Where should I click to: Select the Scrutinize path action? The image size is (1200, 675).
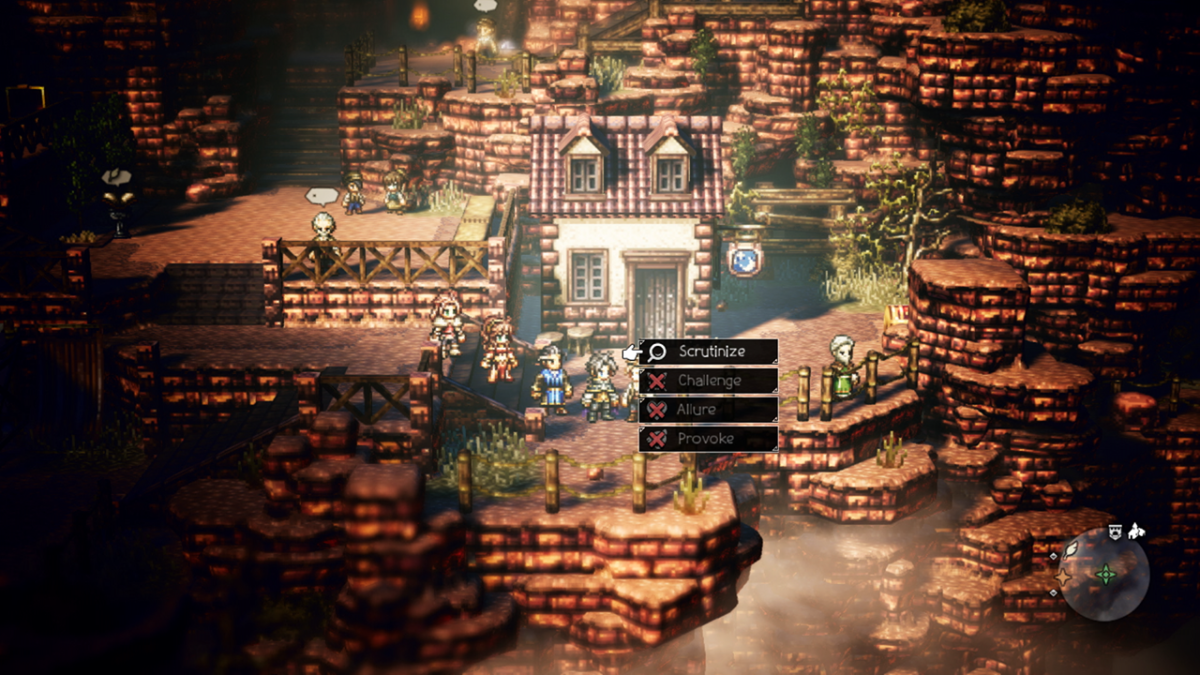pos(709,352)
